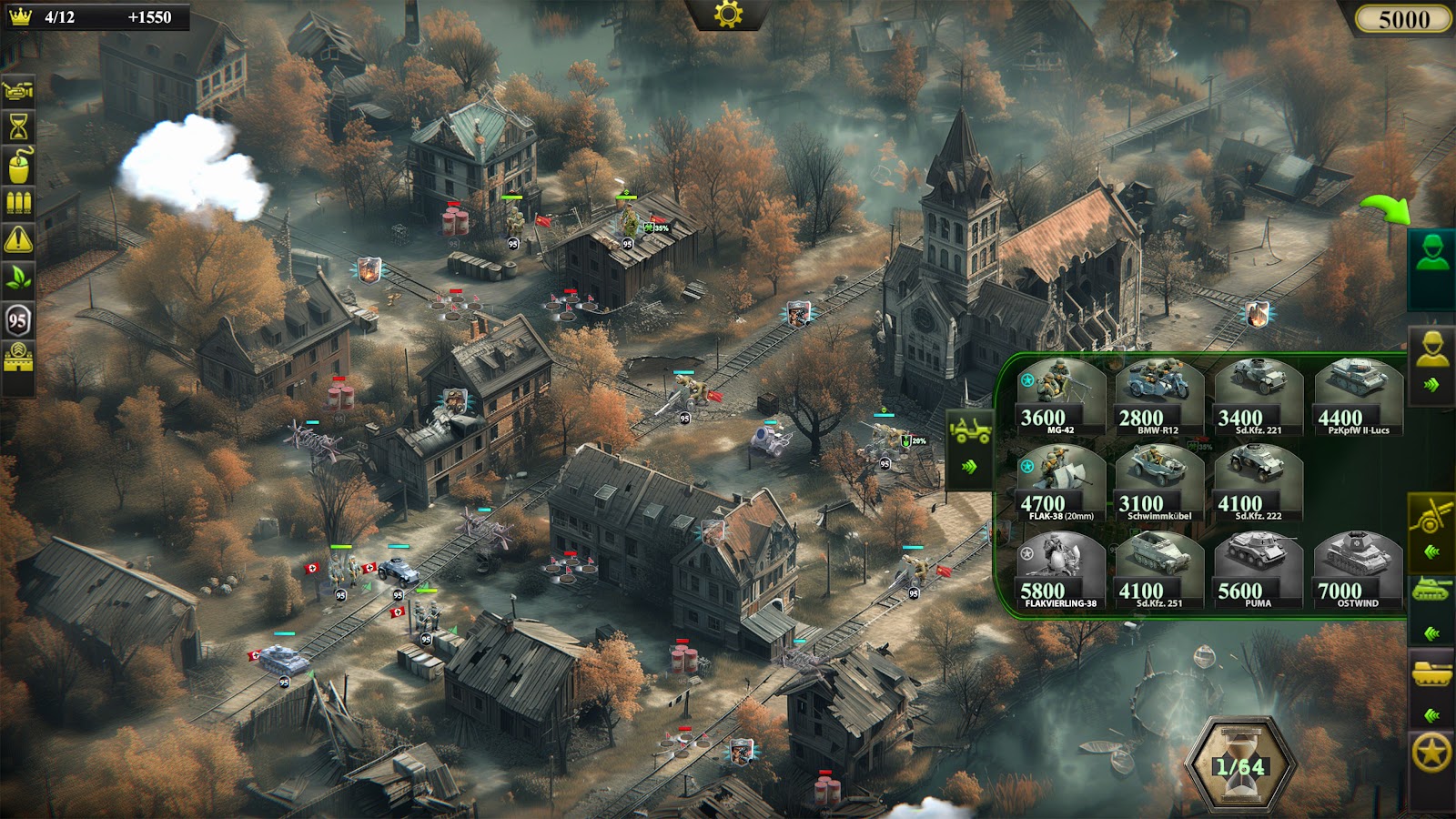
Task: Pick the OSTWIND anti-air tank
Action: coord(1358,570)
